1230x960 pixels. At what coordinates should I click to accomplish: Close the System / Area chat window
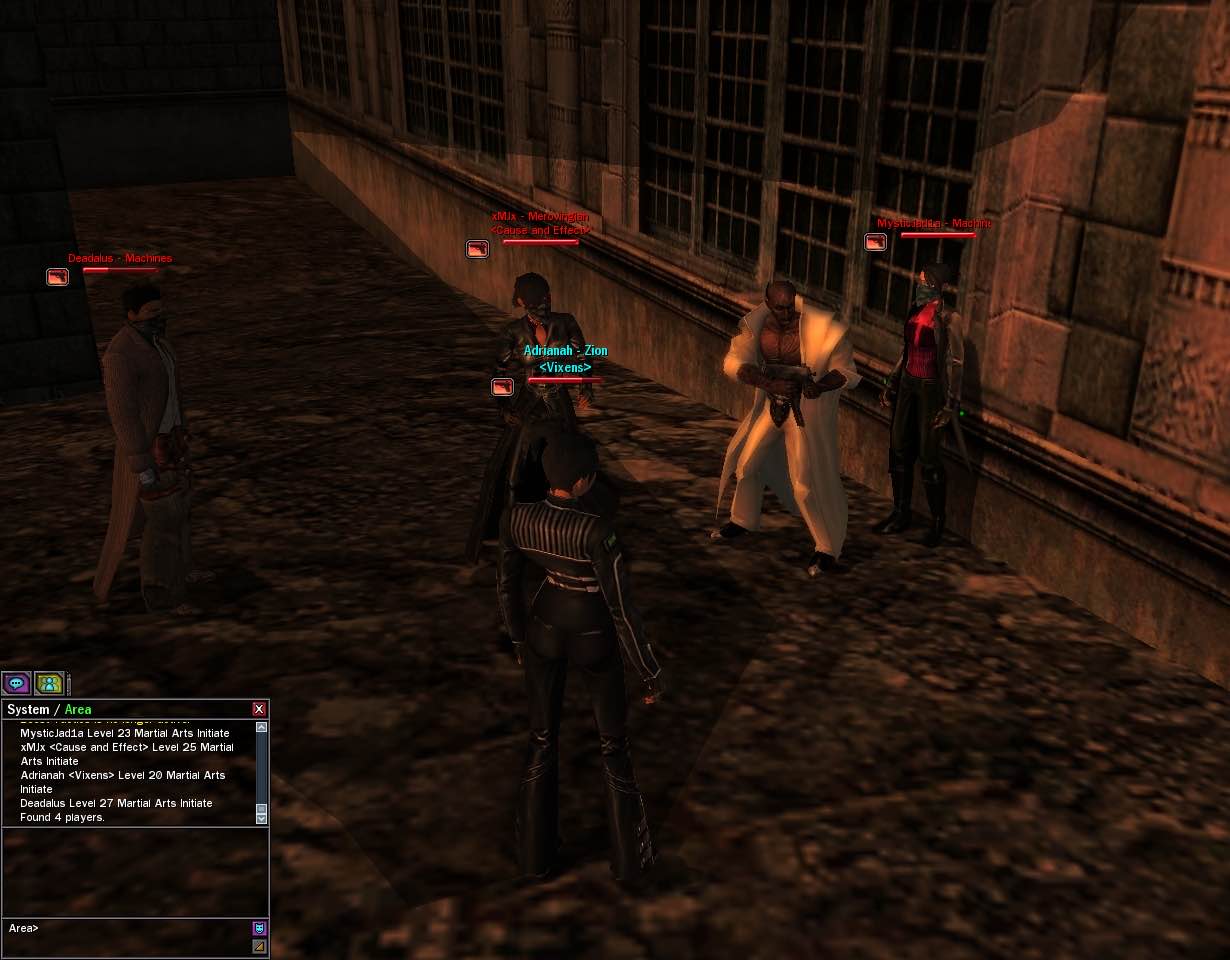[x=259, y=709]
